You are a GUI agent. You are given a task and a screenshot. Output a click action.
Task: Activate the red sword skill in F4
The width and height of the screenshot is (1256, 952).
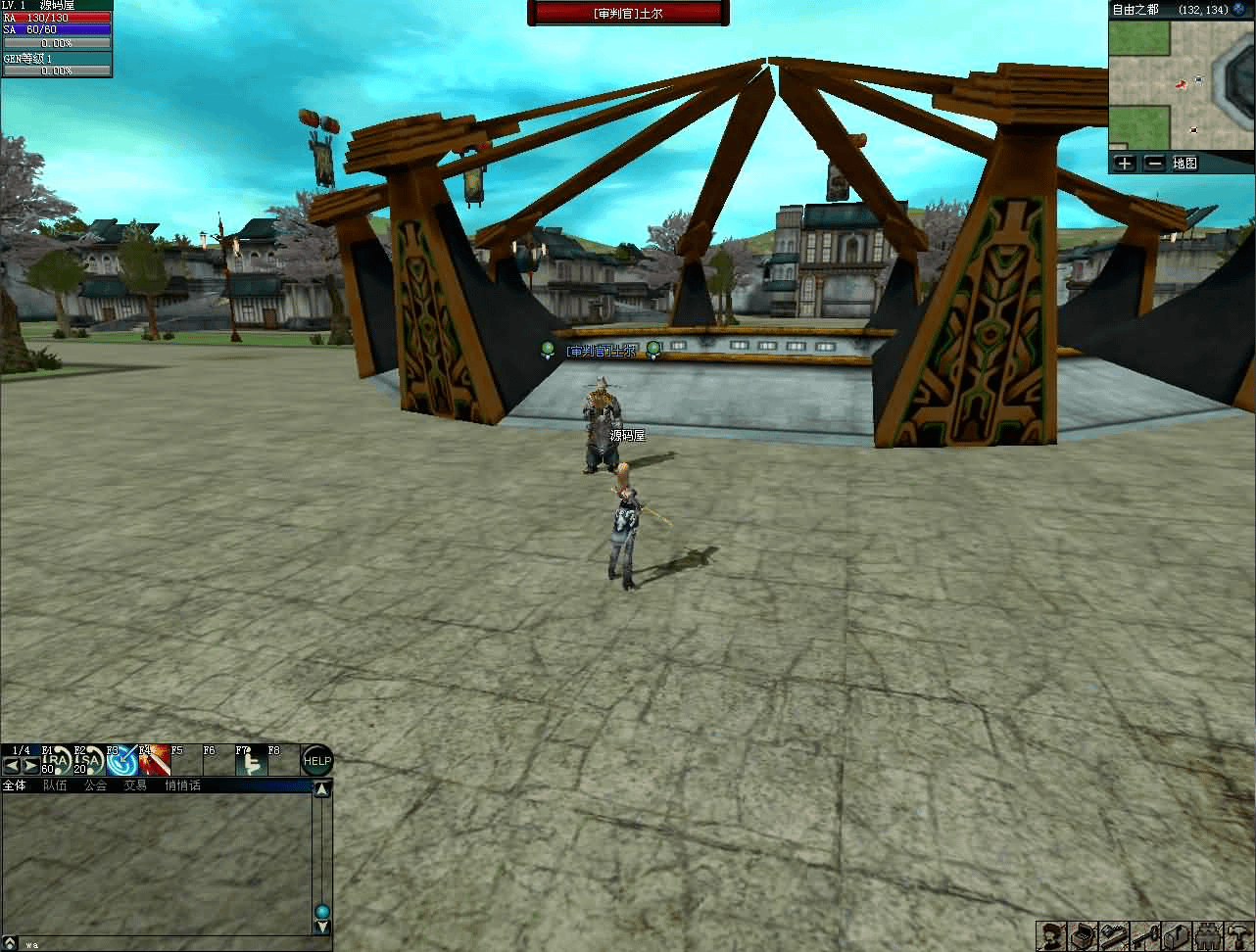tap(154, 761)
